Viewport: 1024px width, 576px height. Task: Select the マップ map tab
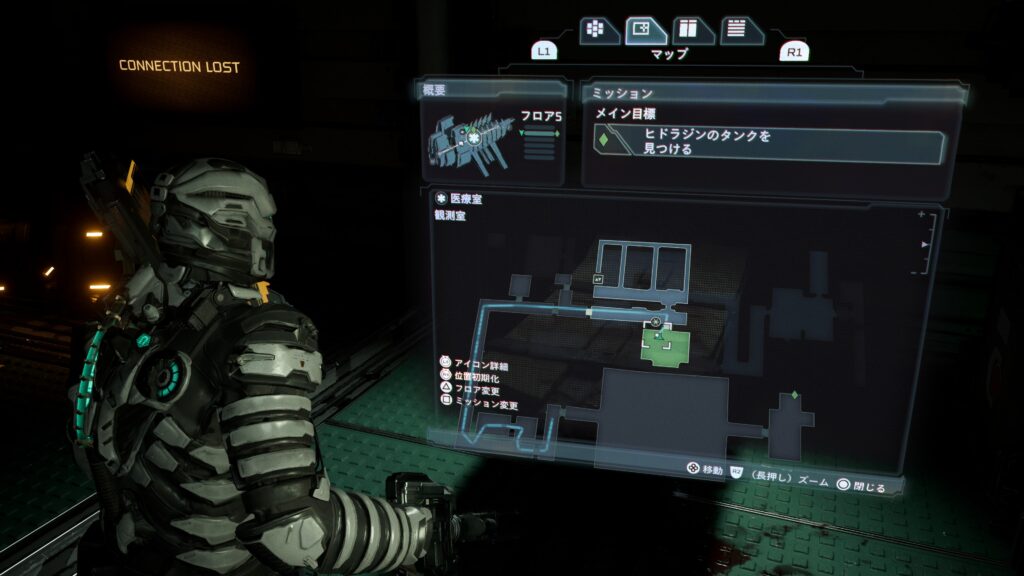pyautogui.click(x=646, y=30)
